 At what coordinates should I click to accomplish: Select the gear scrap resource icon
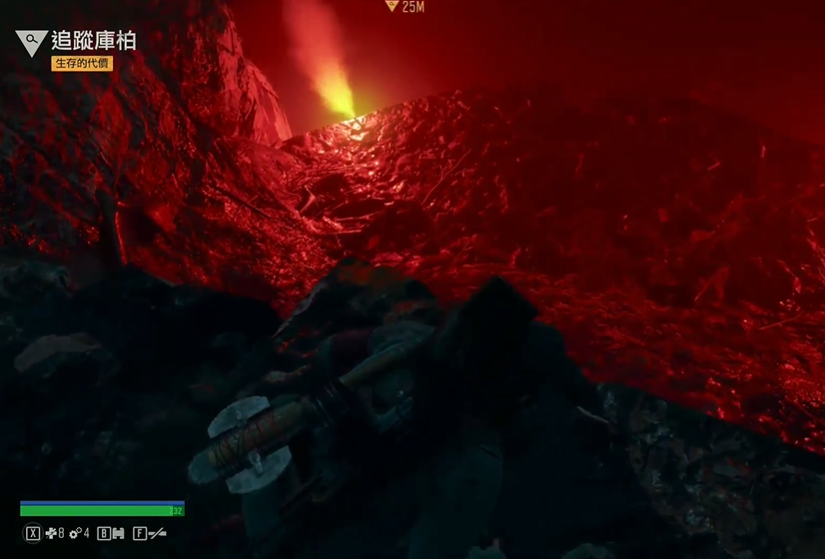[x=75, y=534]
